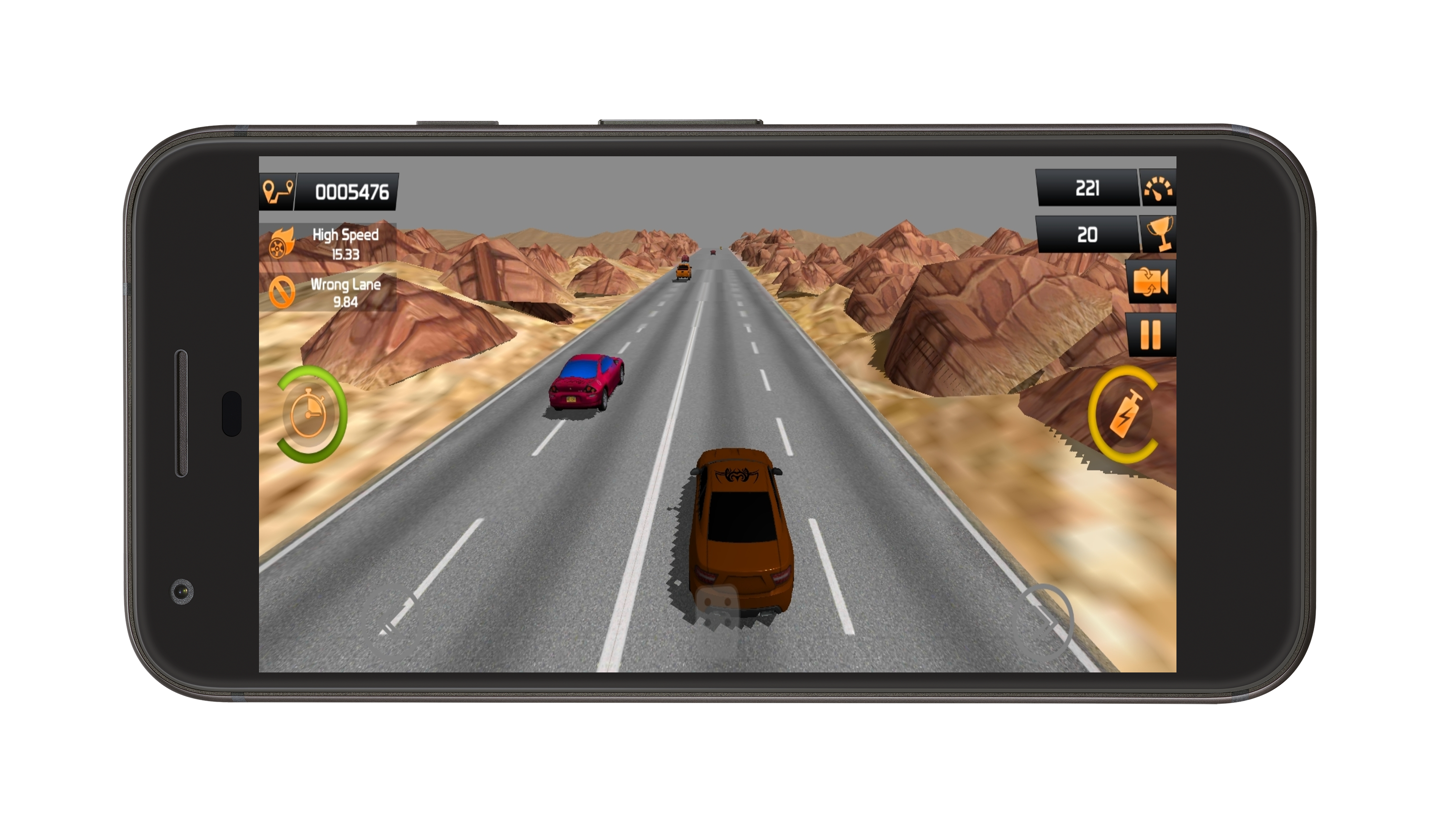Tap the High Speed bonus label

pyautogui.click(x=345, y=235)
